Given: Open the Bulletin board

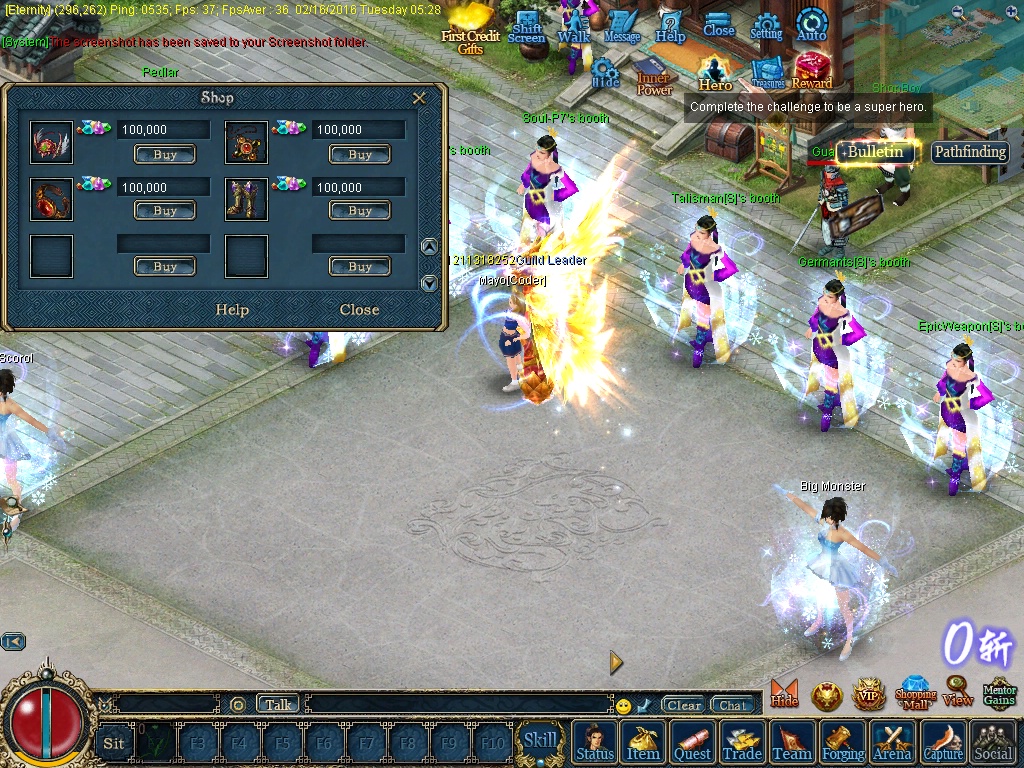Looking at the screenshot, I should click(x=876, y=152).
